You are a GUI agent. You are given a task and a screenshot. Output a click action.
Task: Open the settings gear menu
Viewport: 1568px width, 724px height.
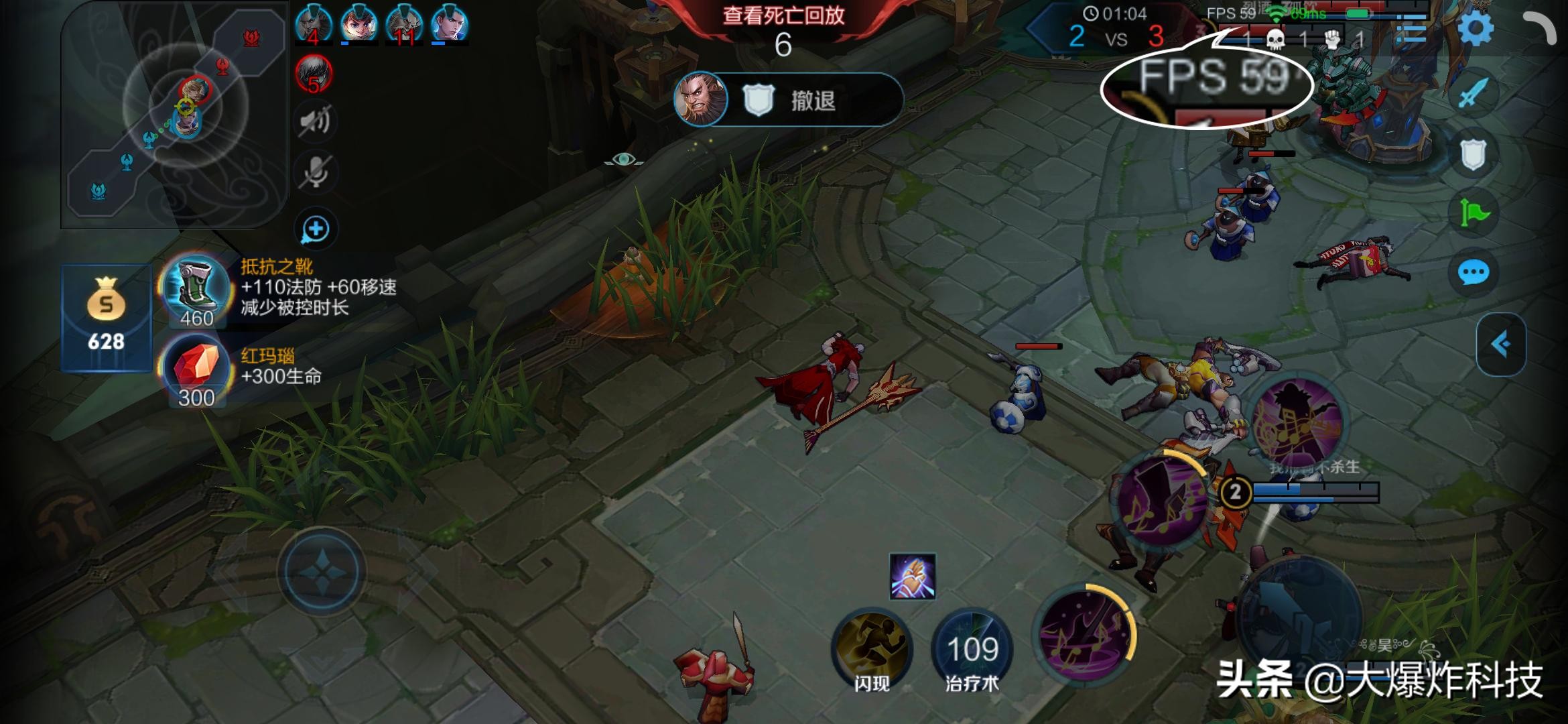pos(1475,29)
